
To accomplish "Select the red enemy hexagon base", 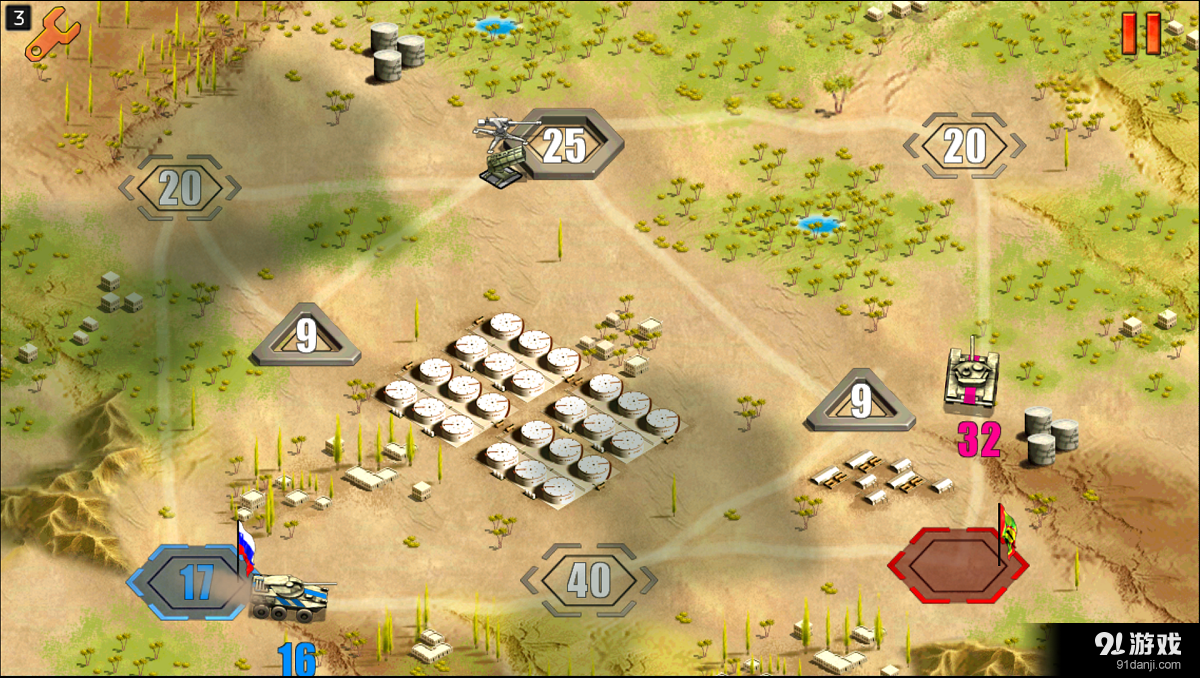I will pos(957,565).
